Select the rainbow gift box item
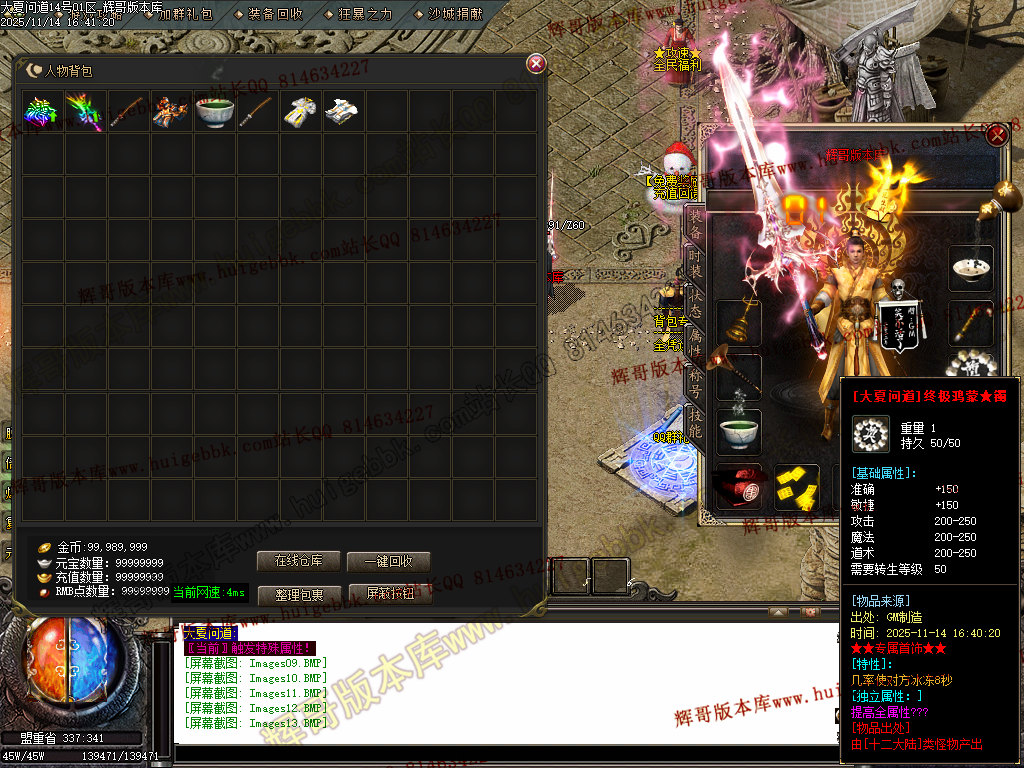The width and height of the screenshot is (1024, 768). point(43,111)
